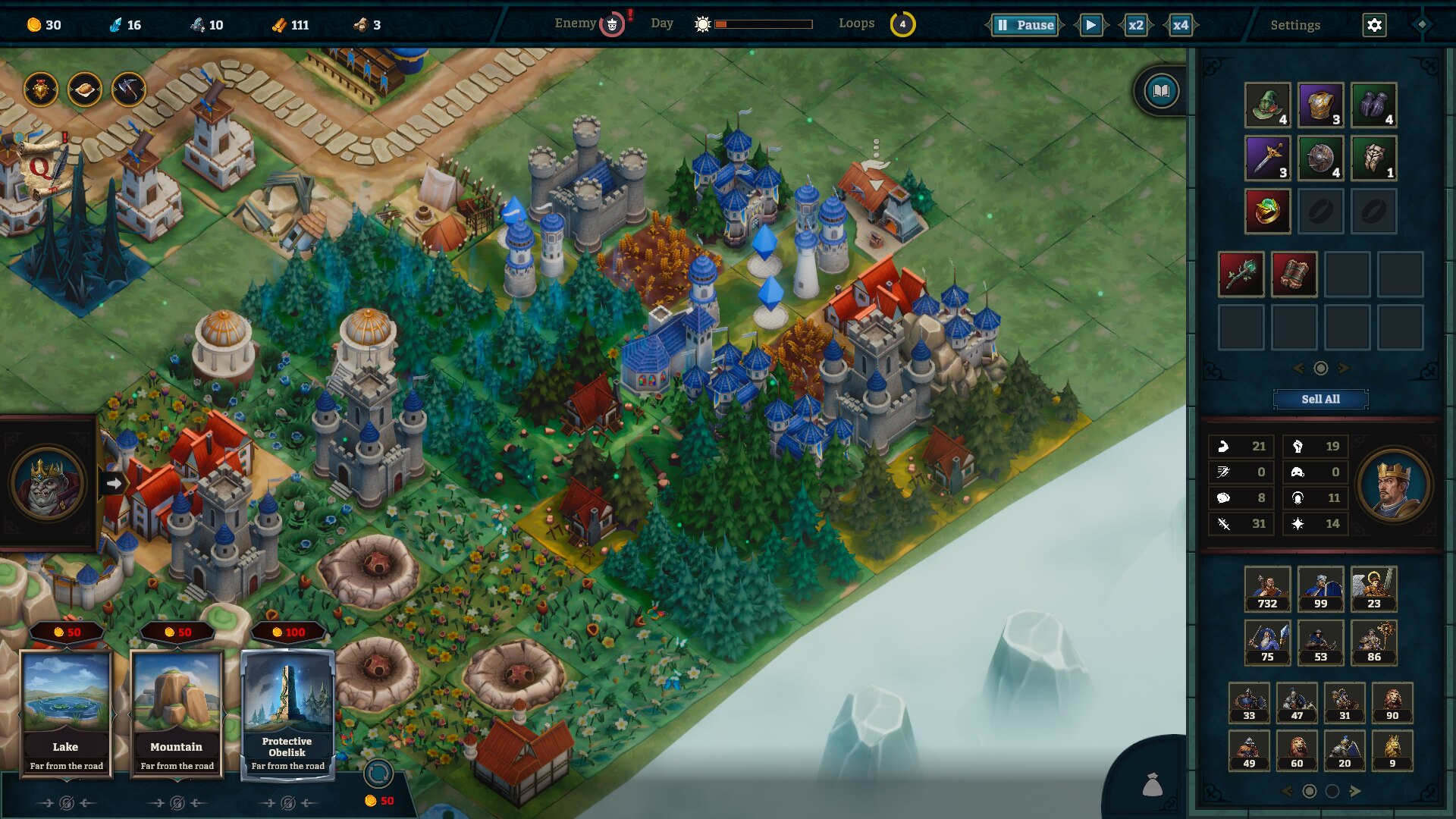1456x819 pixels.
Task: Select the unit squad with 732 troops
Action: point(1267,589)
